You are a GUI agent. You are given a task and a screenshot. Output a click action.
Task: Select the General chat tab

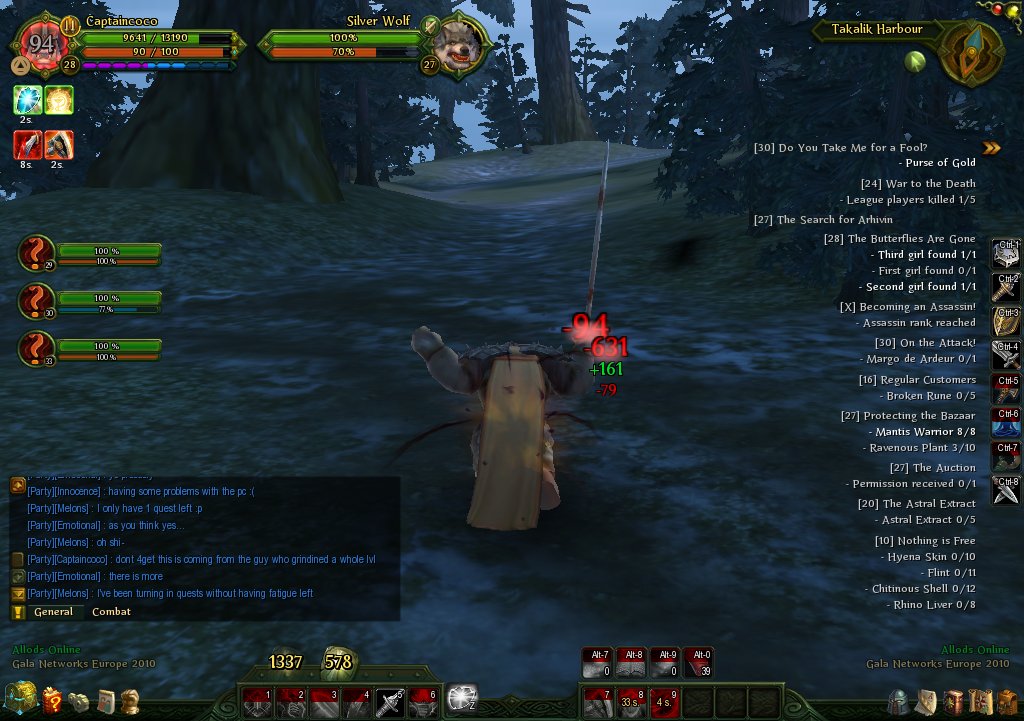tap(53, 612)
